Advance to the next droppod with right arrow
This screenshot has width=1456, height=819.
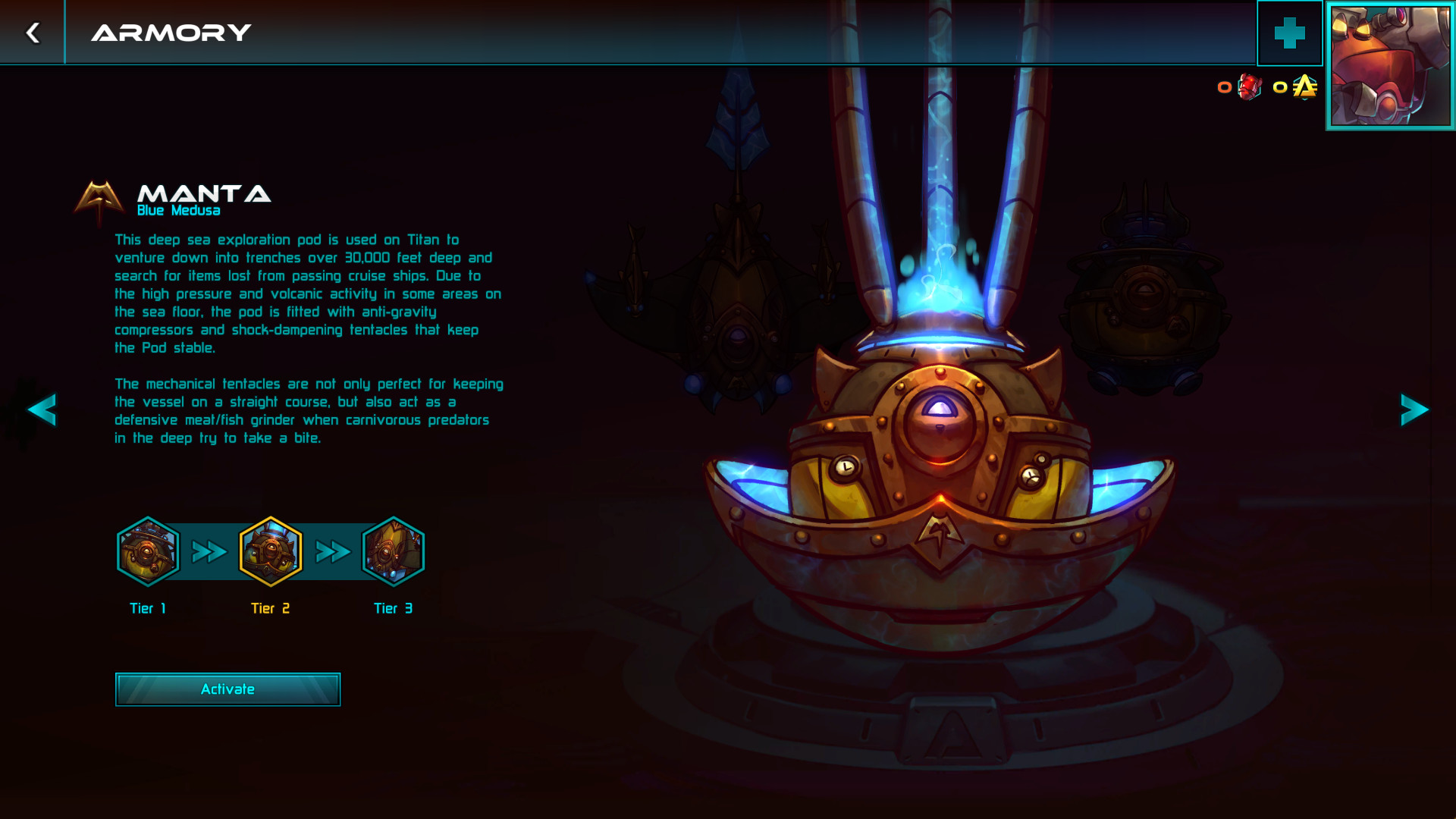click(1414, 410)
